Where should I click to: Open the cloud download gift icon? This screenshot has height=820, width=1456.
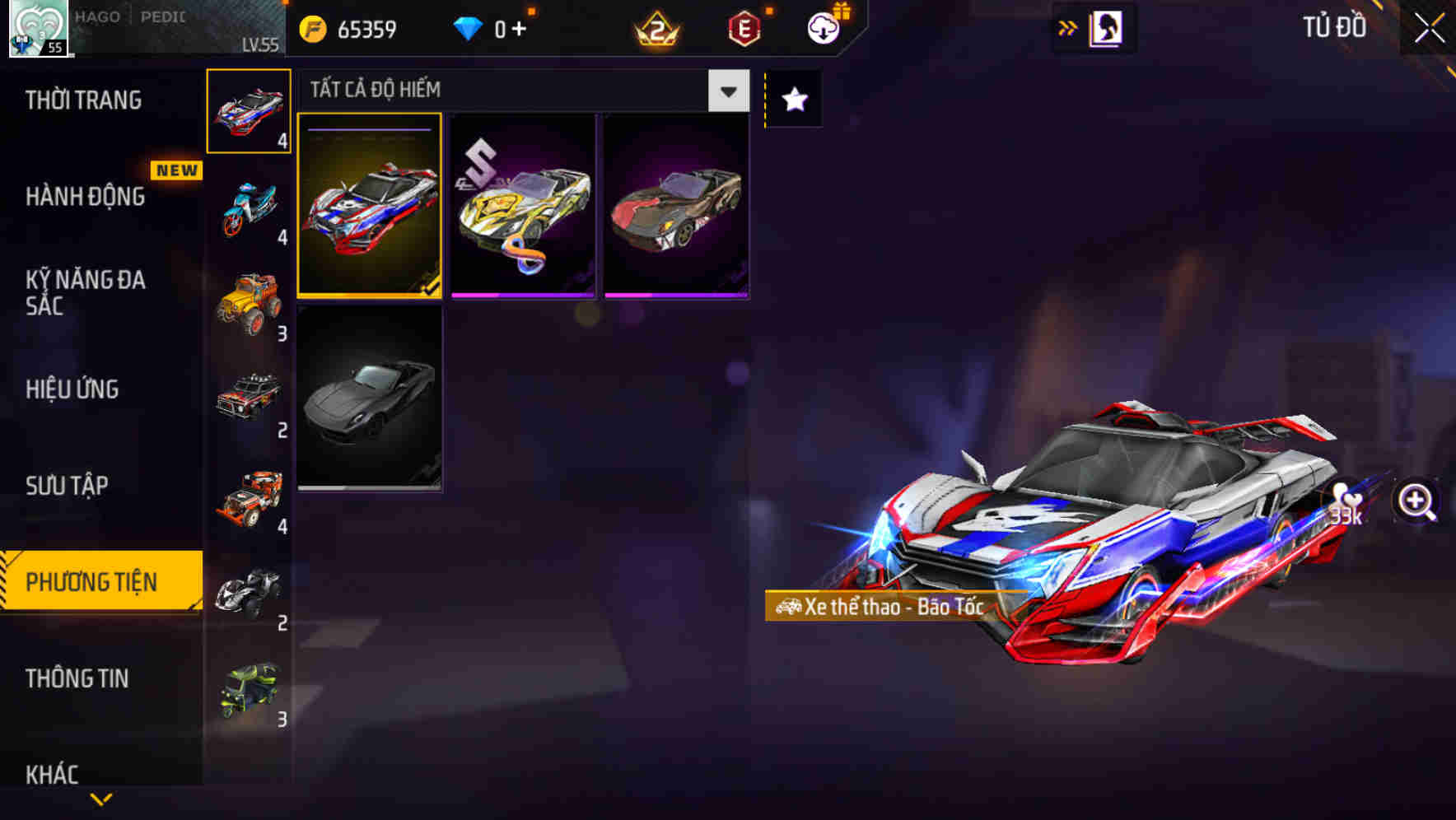point(823,27)
